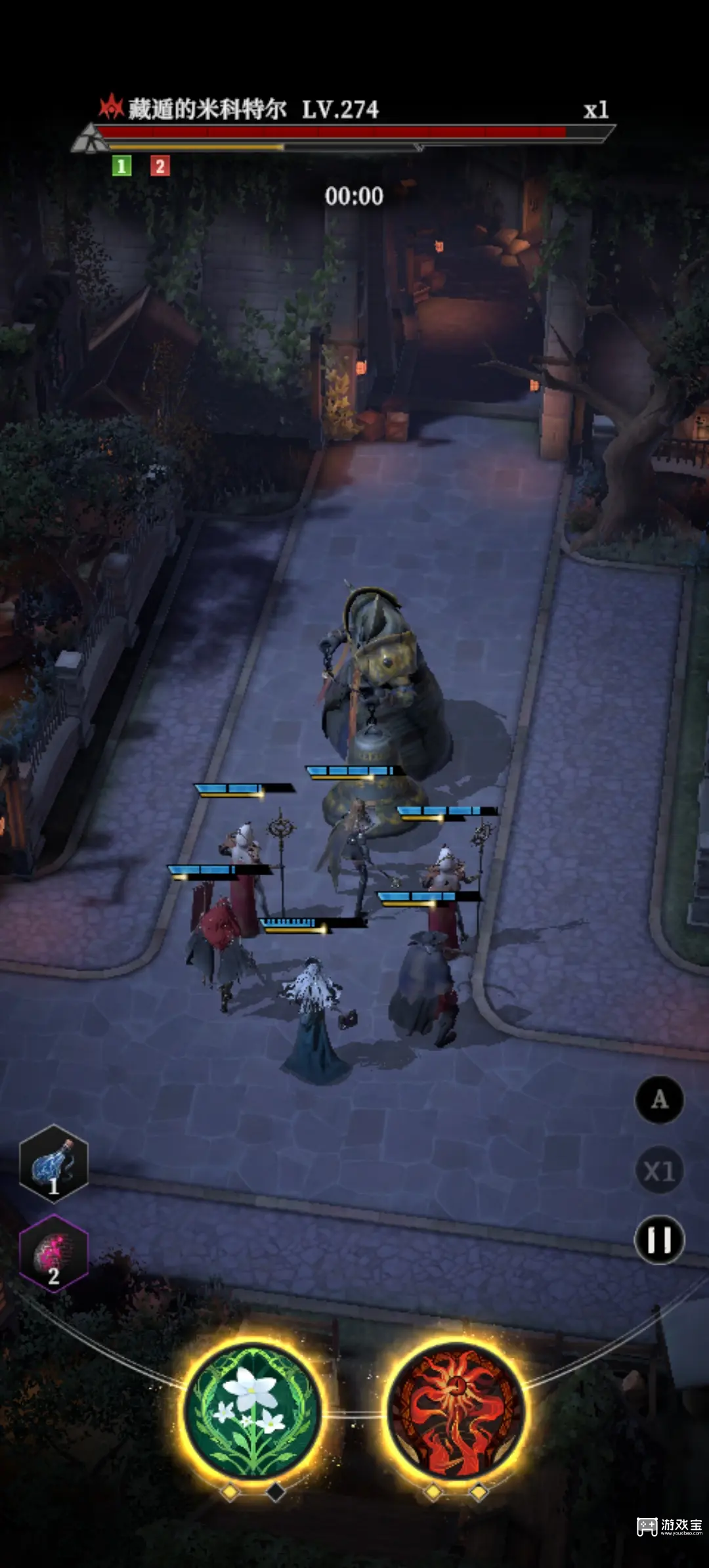Screen dimensions: 709x1568
Task: Select the green number 1 boss buff icon
Action: point(121,166)
